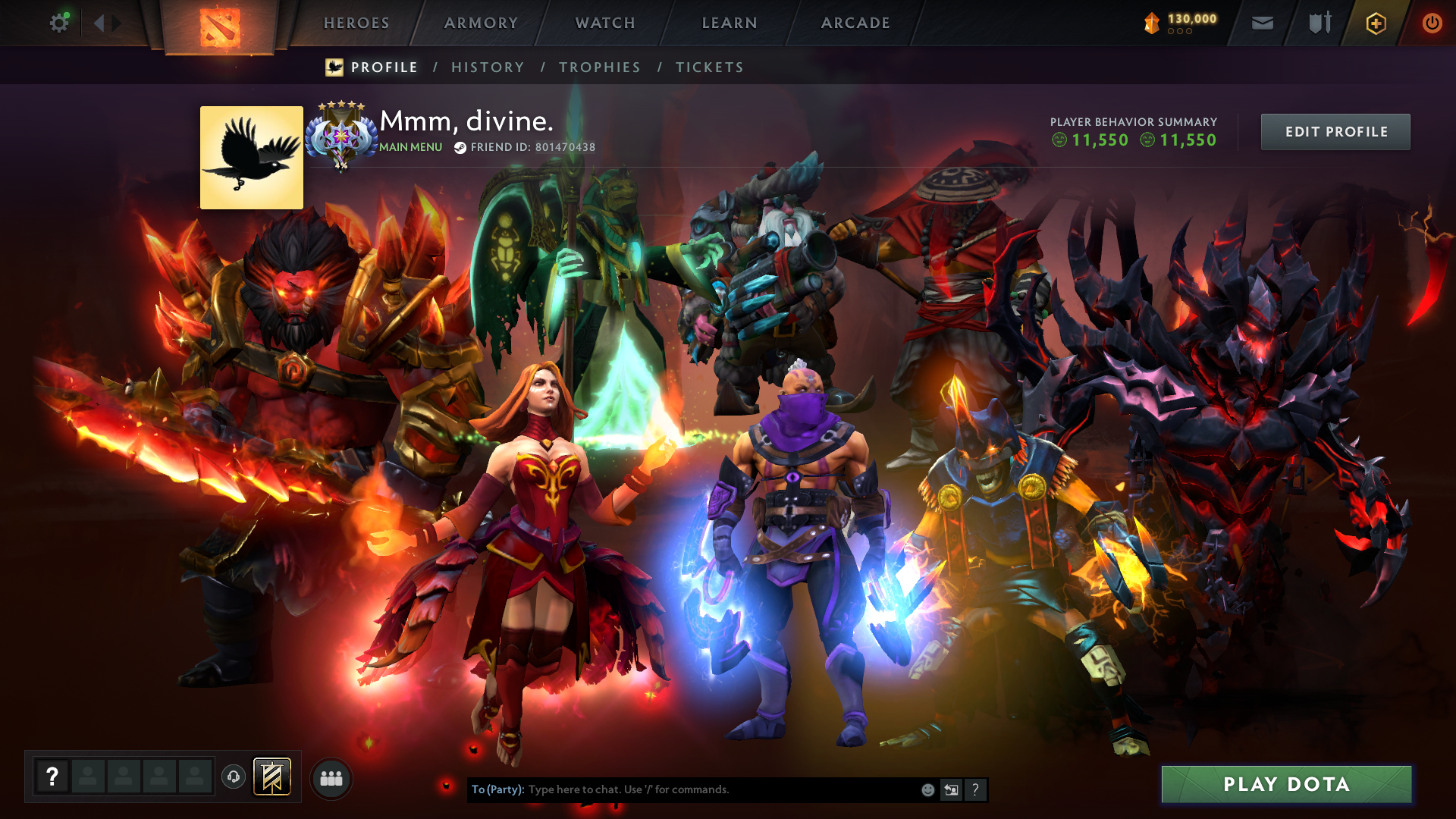Click the power button to exit Dota 2
Viewport: 1456px width, 819px height.
[x=1432, y=23]
